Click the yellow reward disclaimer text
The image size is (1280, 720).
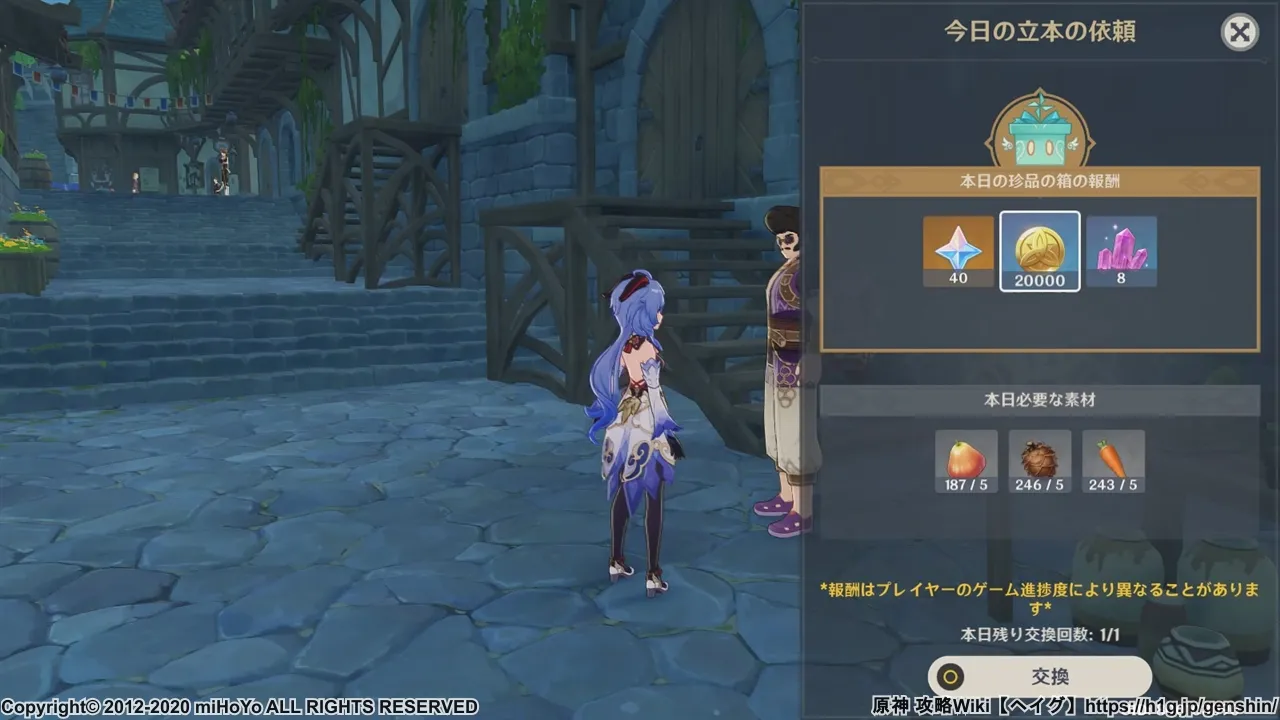(1040, 595)
